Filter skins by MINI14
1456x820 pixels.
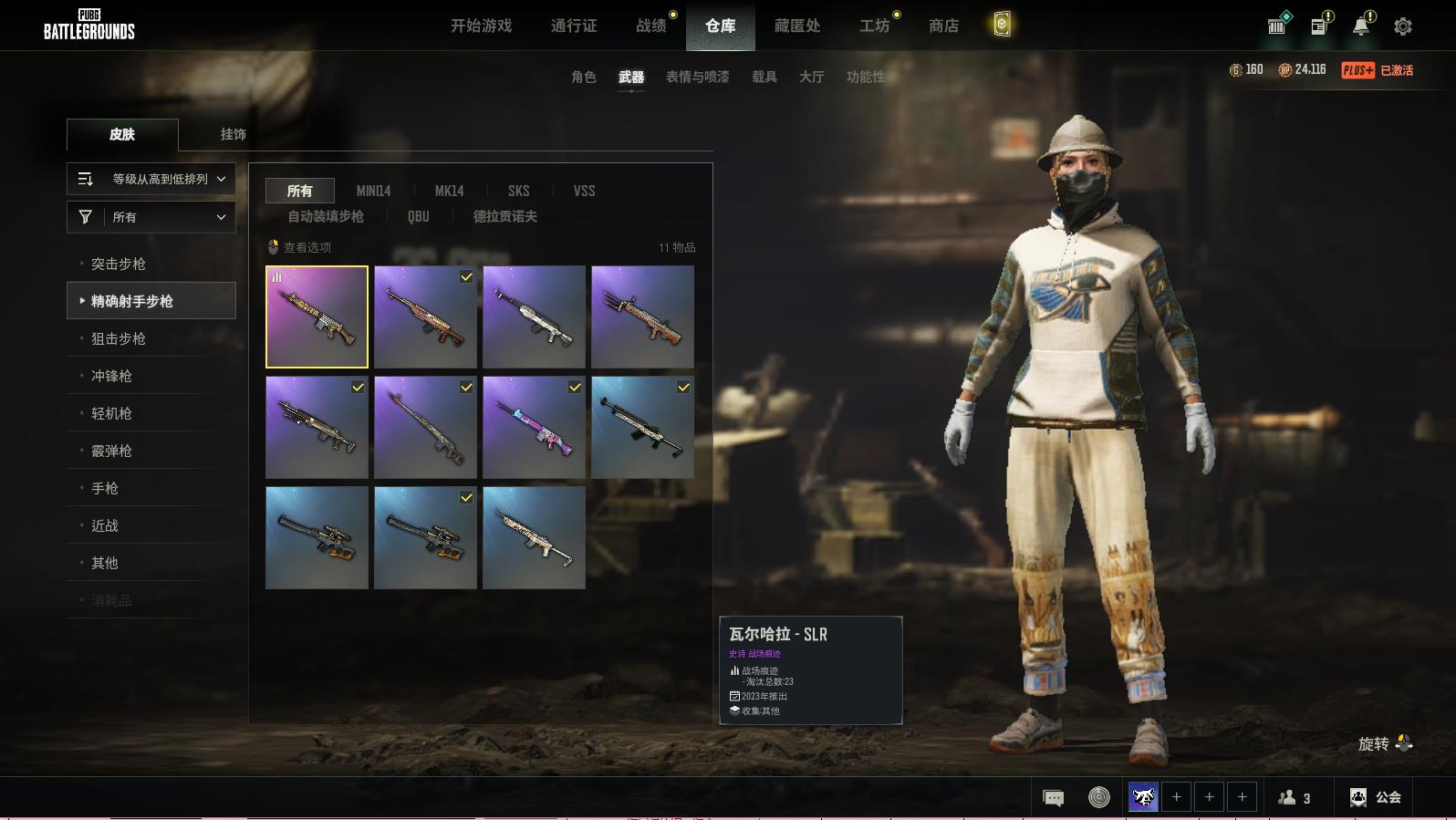[x=373, y=191]
